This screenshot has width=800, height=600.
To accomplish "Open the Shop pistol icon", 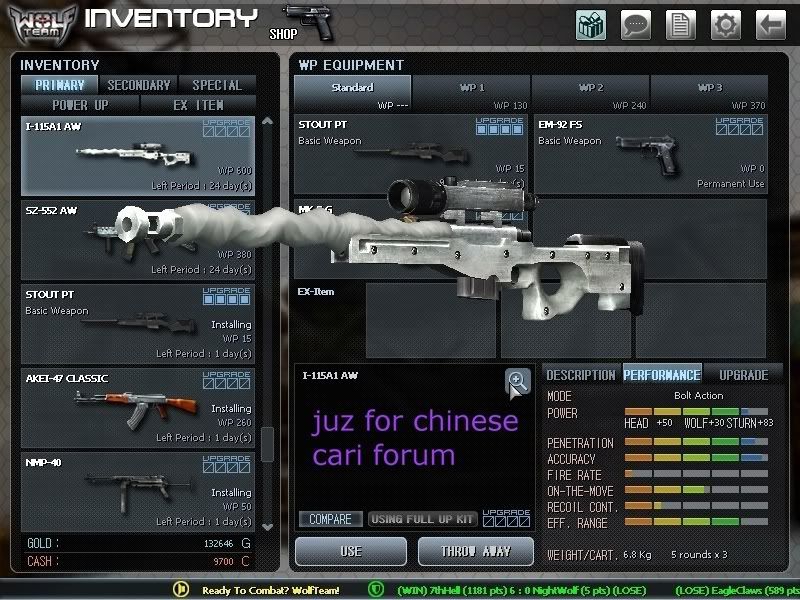I will (x=304, y=22).
